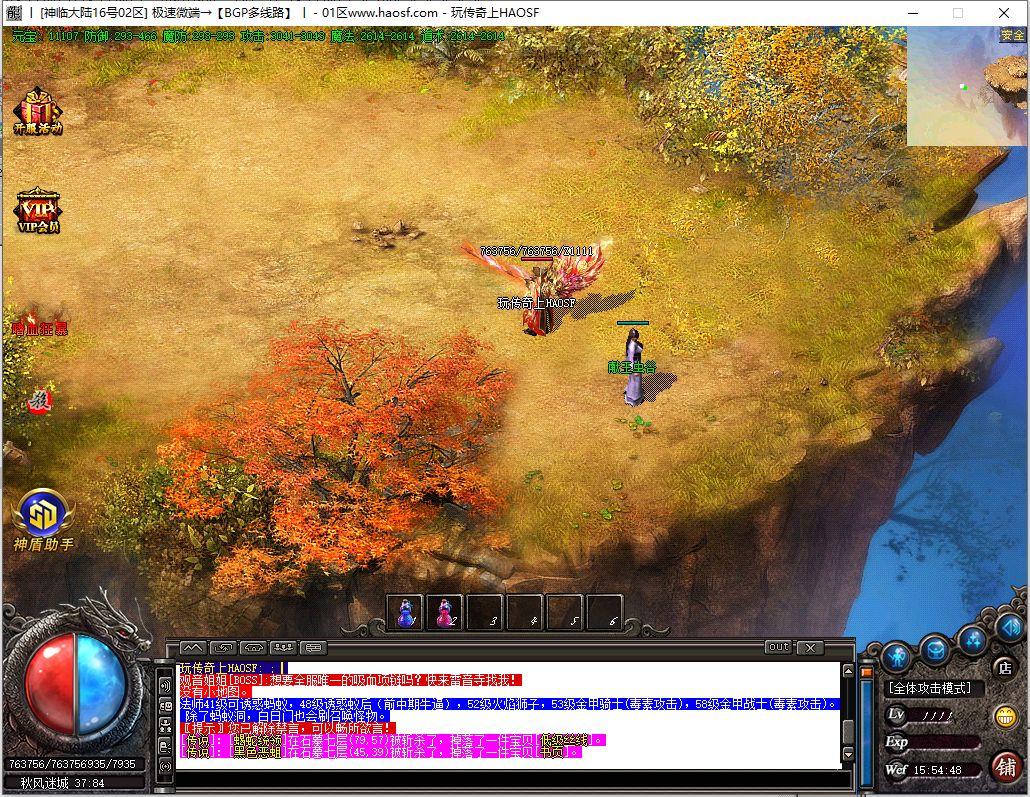
Task: Maximize the game window
Action: [x=957, y=13]
